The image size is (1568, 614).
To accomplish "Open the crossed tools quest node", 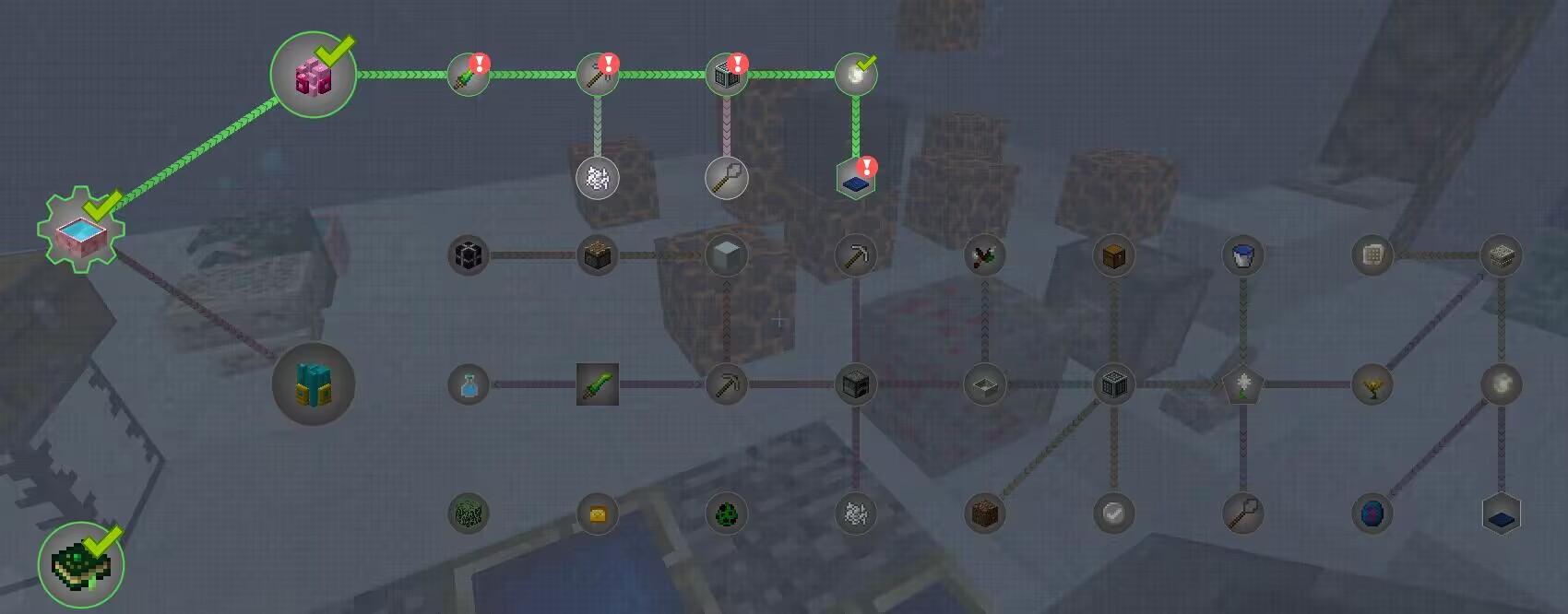I will coord(984,255).
